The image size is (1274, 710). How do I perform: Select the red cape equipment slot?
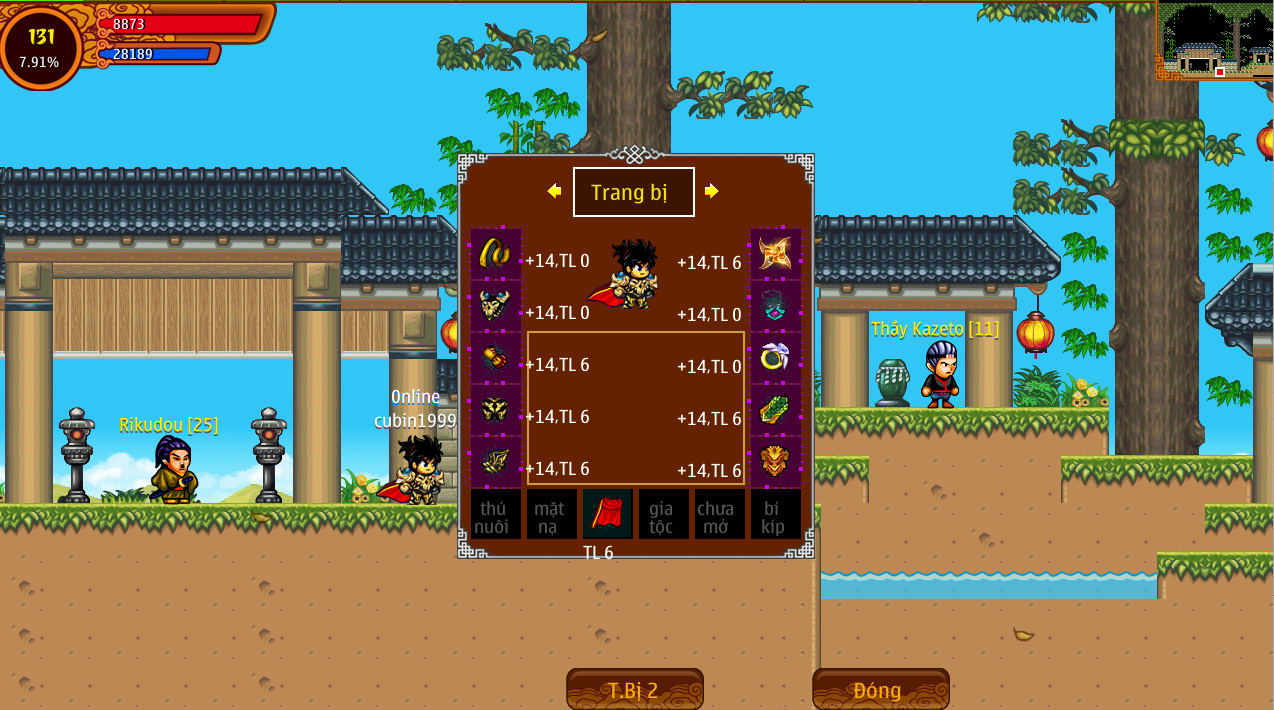point(608,514)
